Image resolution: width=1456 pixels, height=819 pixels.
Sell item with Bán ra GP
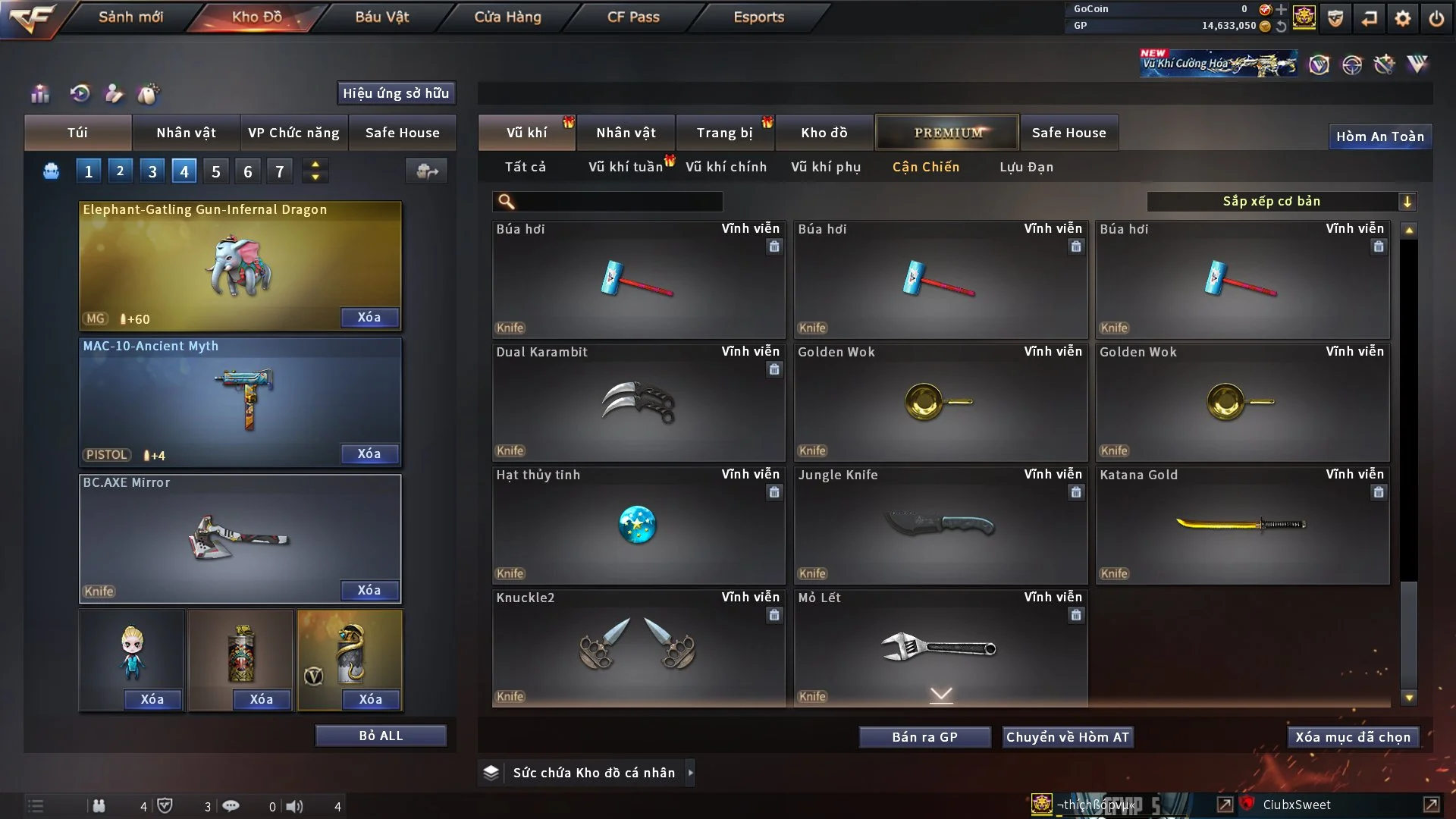(924, 737)
